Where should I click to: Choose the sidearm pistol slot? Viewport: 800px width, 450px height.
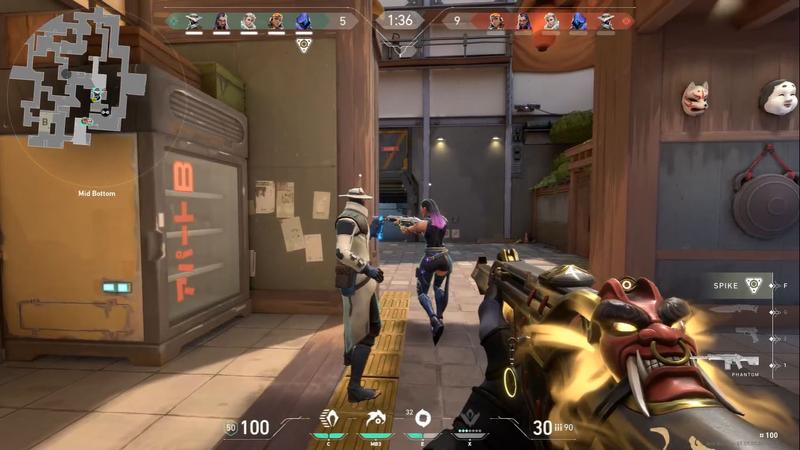tap(747, 336)
